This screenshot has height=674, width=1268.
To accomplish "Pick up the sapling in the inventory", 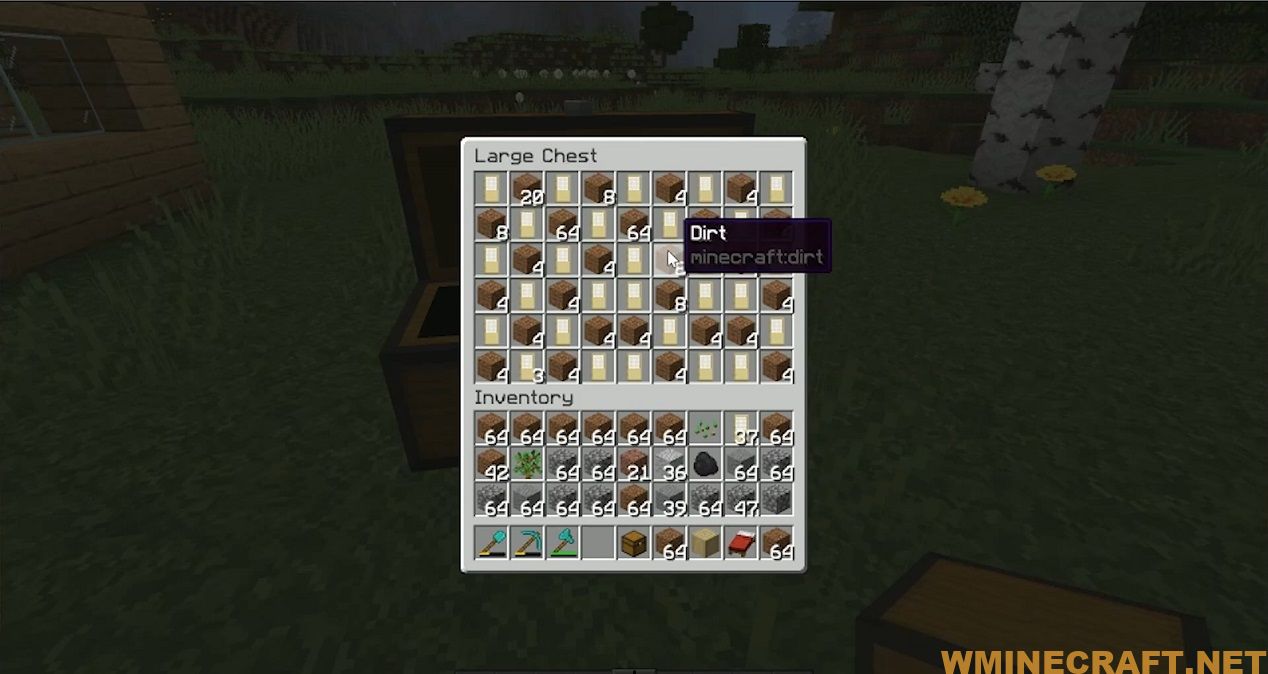I will tap(526, 464).
